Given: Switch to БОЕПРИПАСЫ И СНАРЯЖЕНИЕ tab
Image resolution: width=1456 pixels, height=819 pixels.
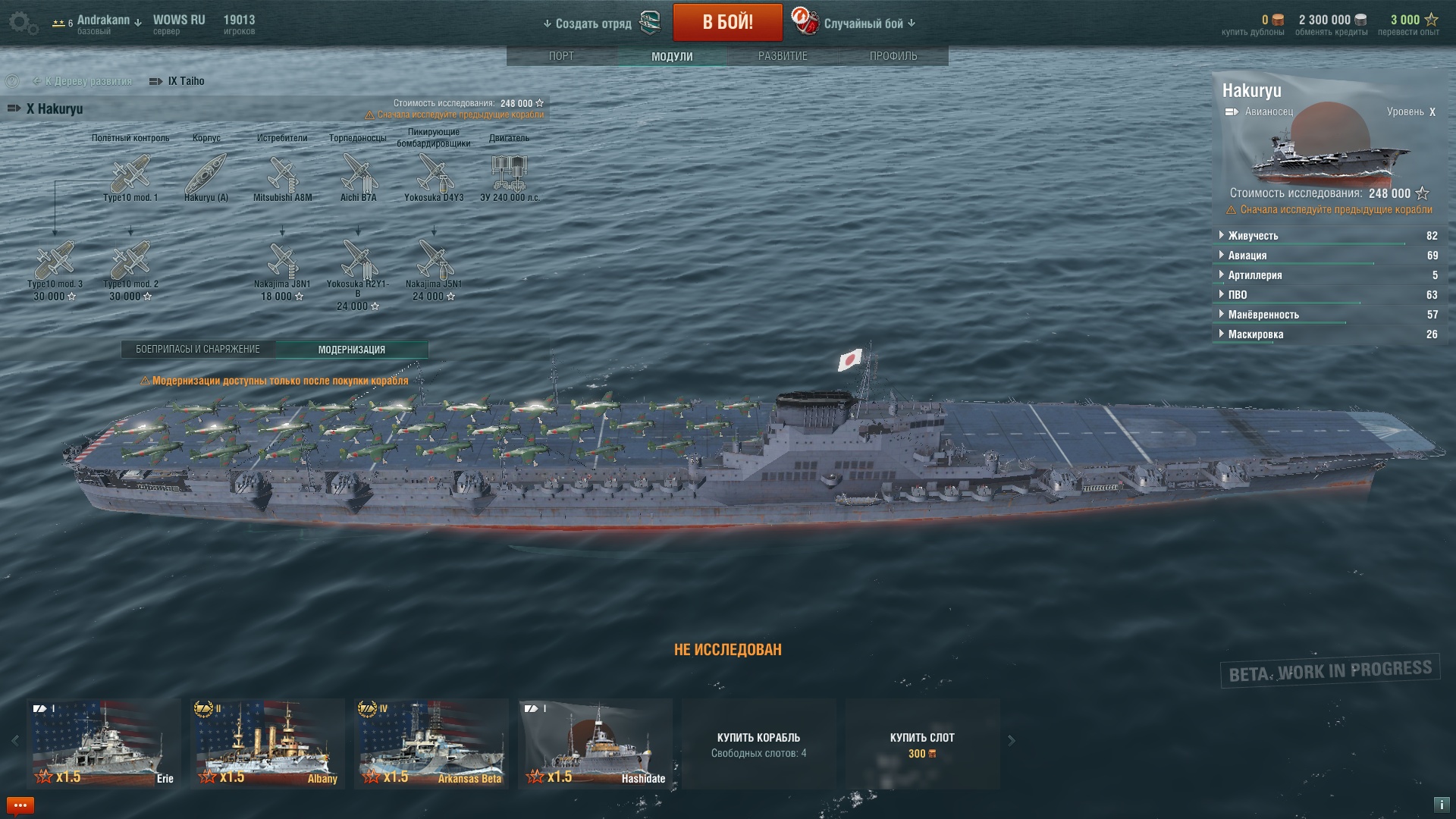Looking at the screenshot, I should pos(198,350).
